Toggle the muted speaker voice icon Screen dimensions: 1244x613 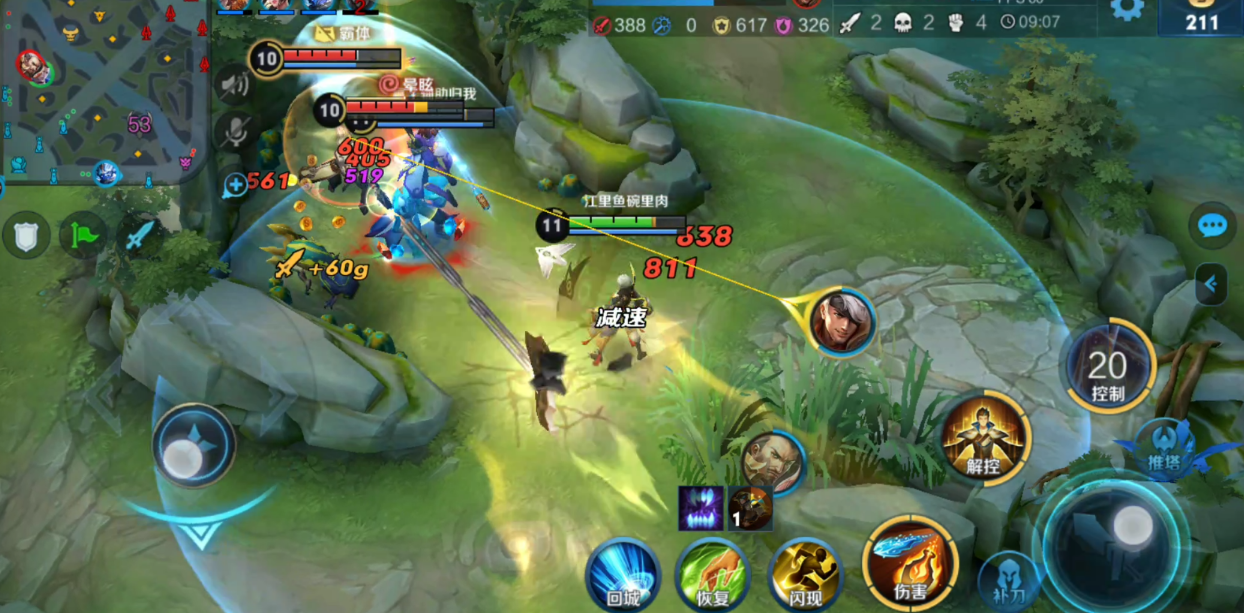(235, 84)
